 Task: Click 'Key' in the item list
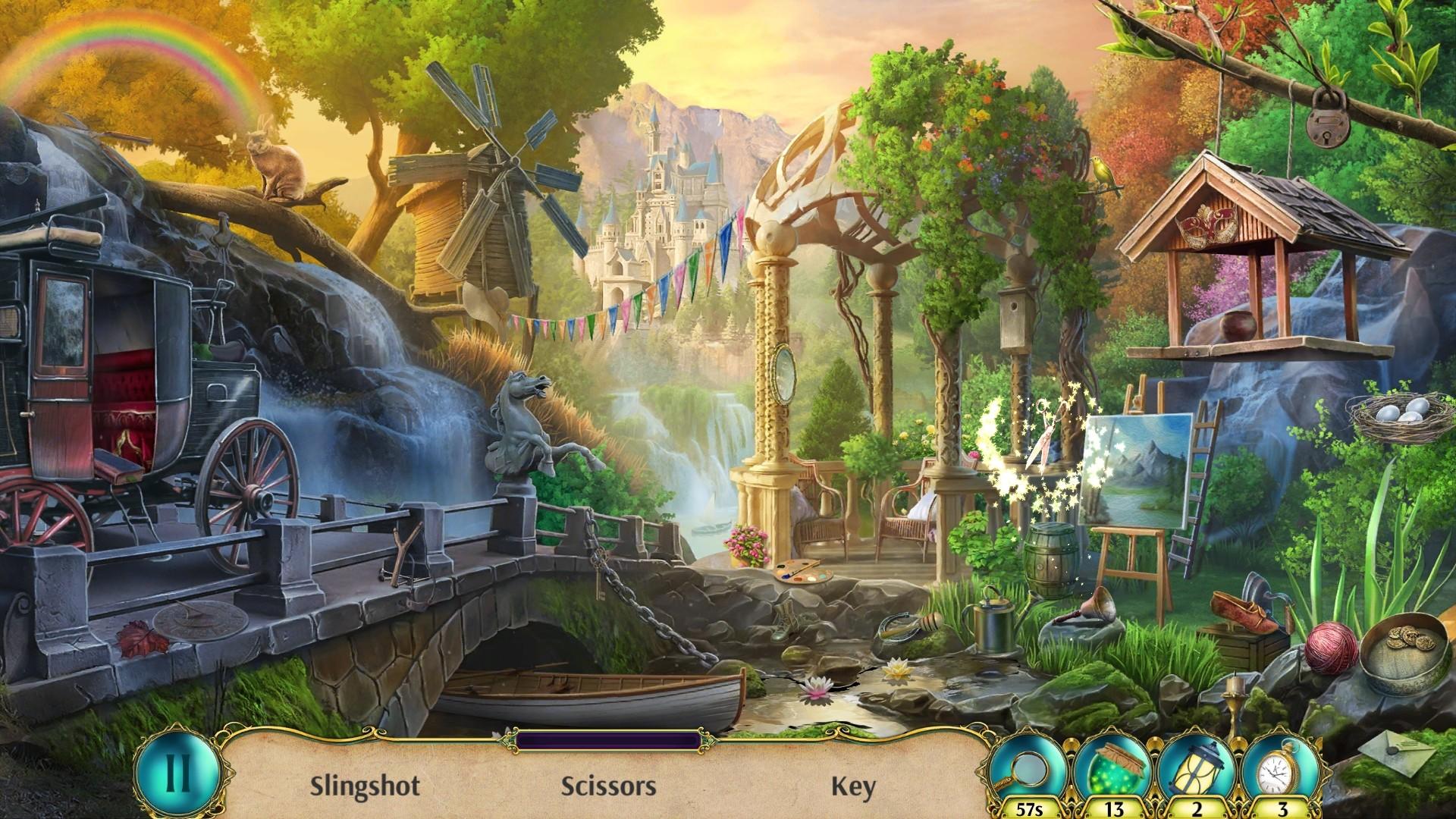(857, 786)
